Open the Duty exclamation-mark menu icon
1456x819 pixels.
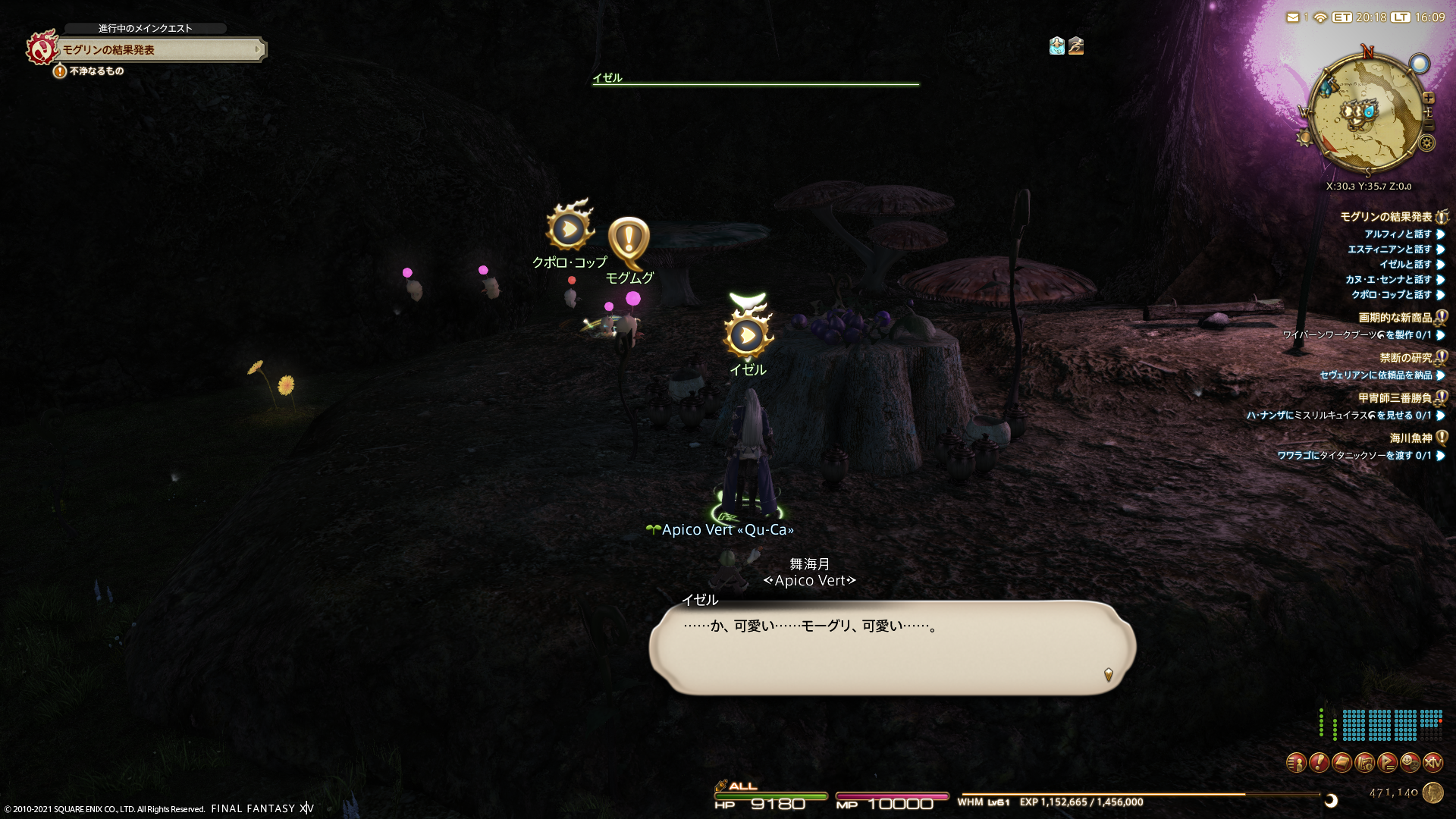tap(1319, 762)
